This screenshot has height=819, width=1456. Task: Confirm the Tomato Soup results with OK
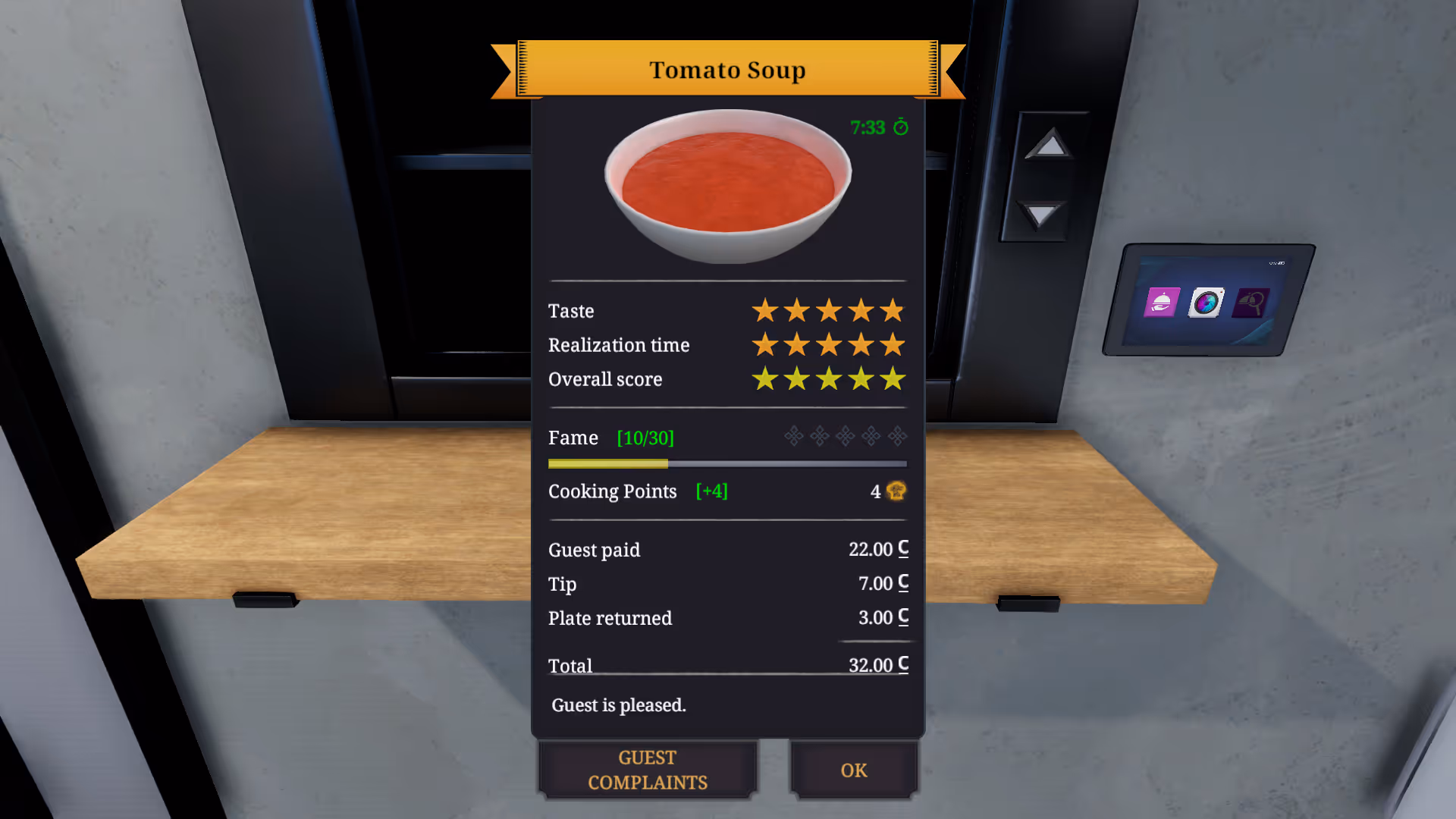click(x=853, y=770)
